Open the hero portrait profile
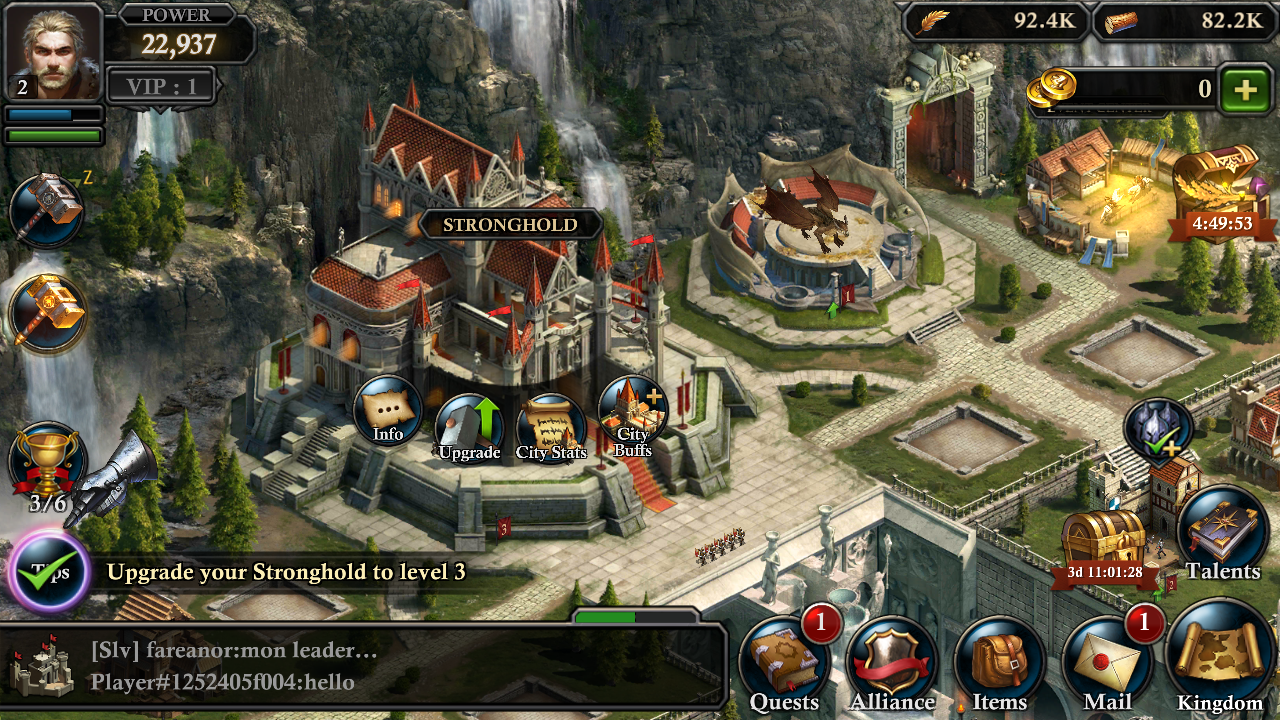1280x720 pixels. [54, 52]
